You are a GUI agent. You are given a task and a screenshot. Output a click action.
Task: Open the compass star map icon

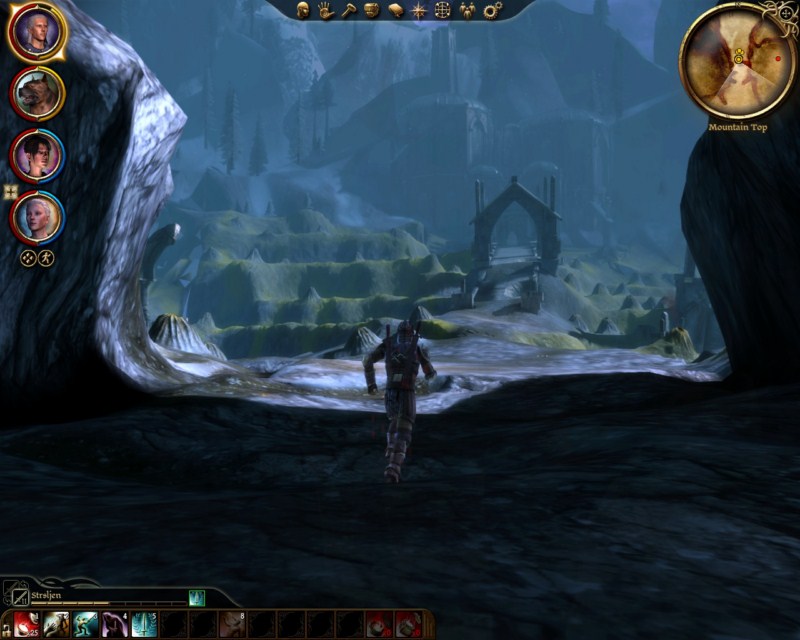[419, 10]
